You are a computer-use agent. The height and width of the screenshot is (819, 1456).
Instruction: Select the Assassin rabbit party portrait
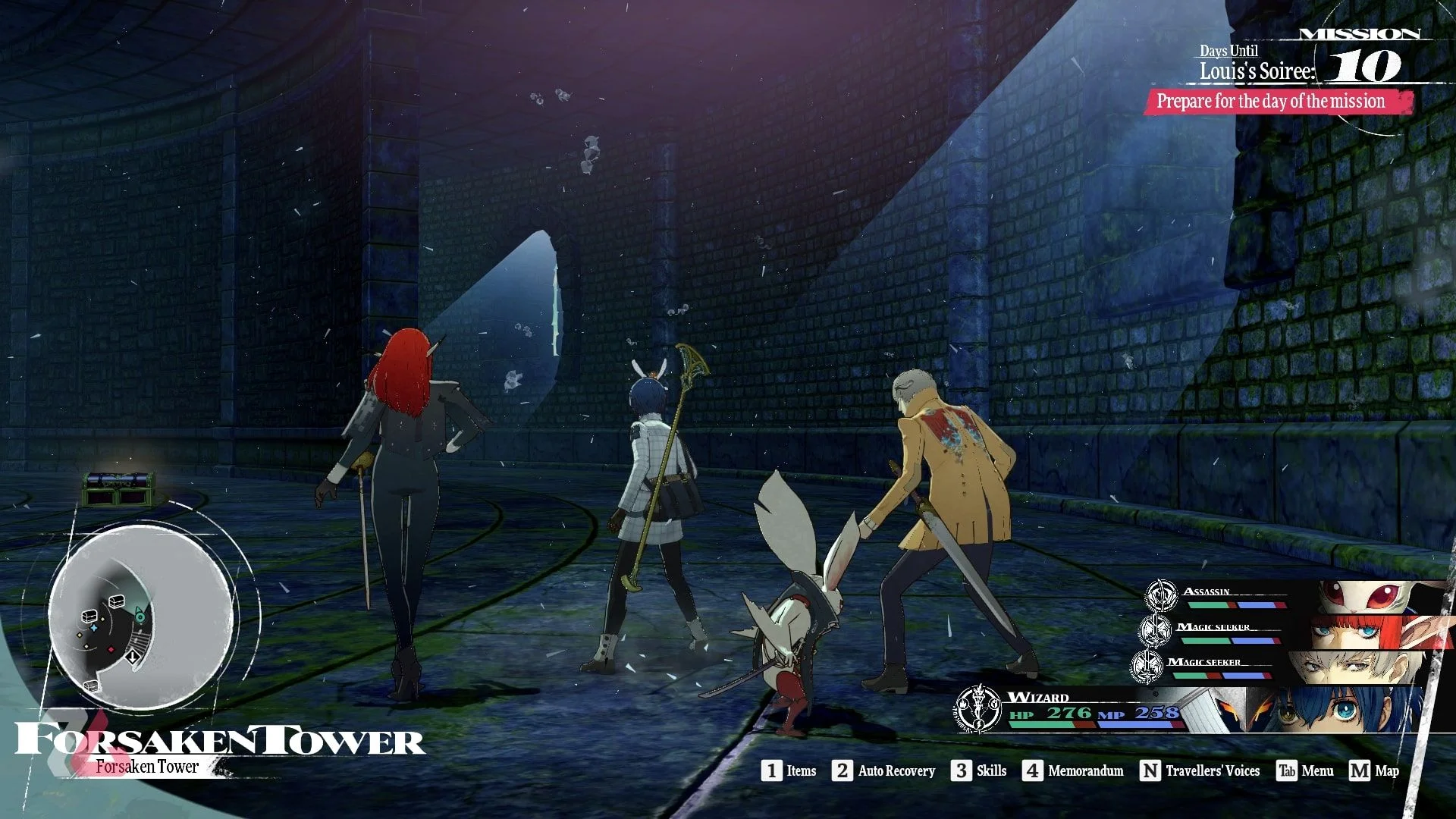point(1380,597)
